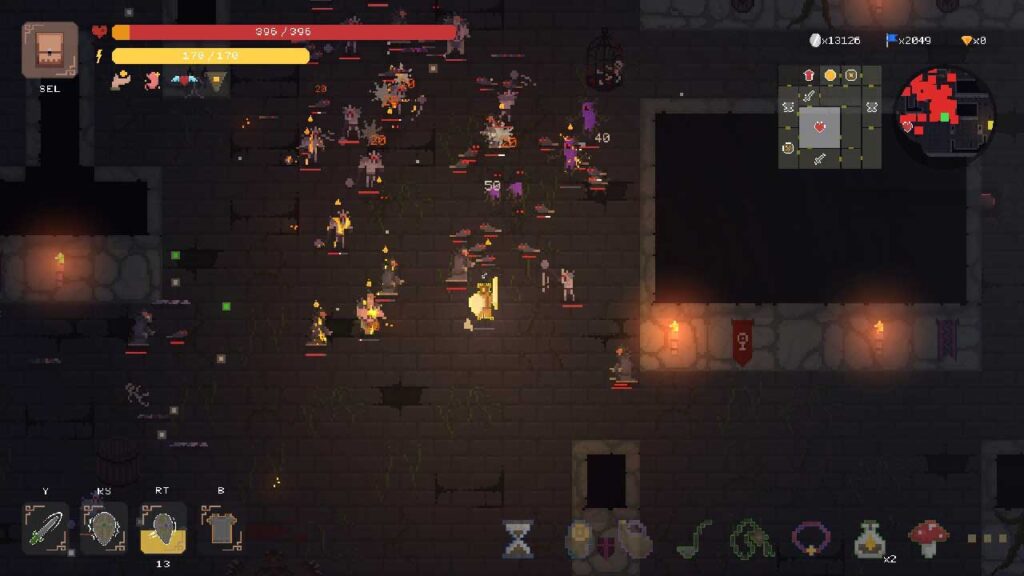Select the hourglass item

click(517, 539)
